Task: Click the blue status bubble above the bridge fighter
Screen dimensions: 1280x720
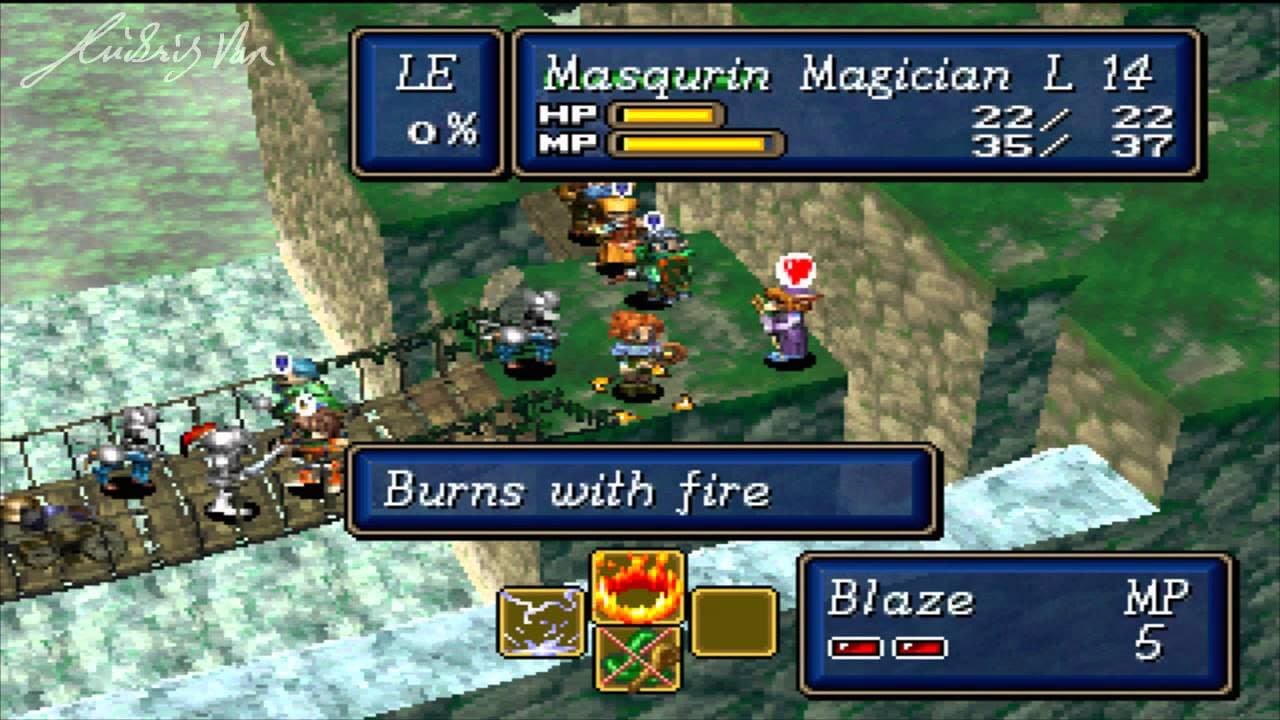Action: [x=283, y=365]
